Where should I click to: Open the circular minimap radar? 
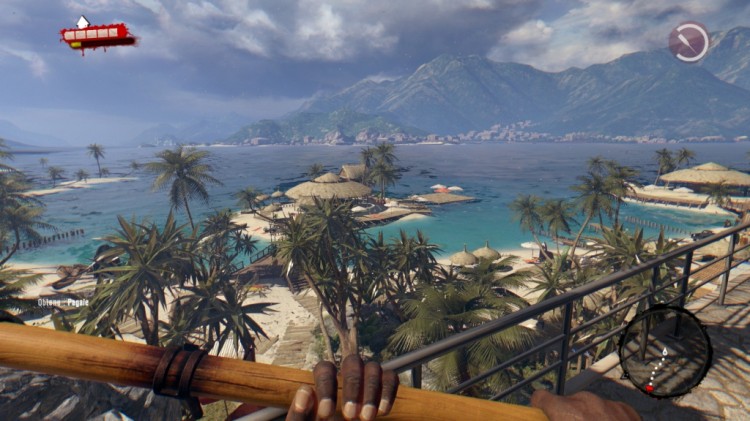click(x=665, y=351)
